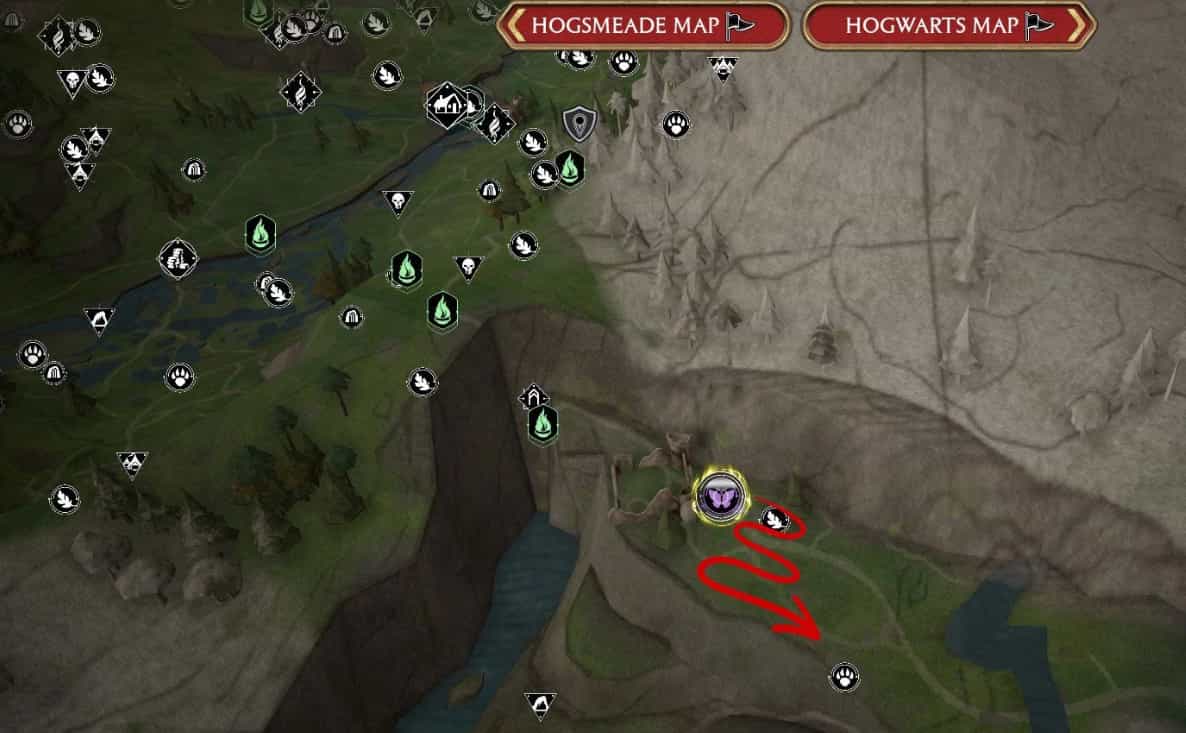Choose the coin stack diamond marker

click(x=177, y=259)
